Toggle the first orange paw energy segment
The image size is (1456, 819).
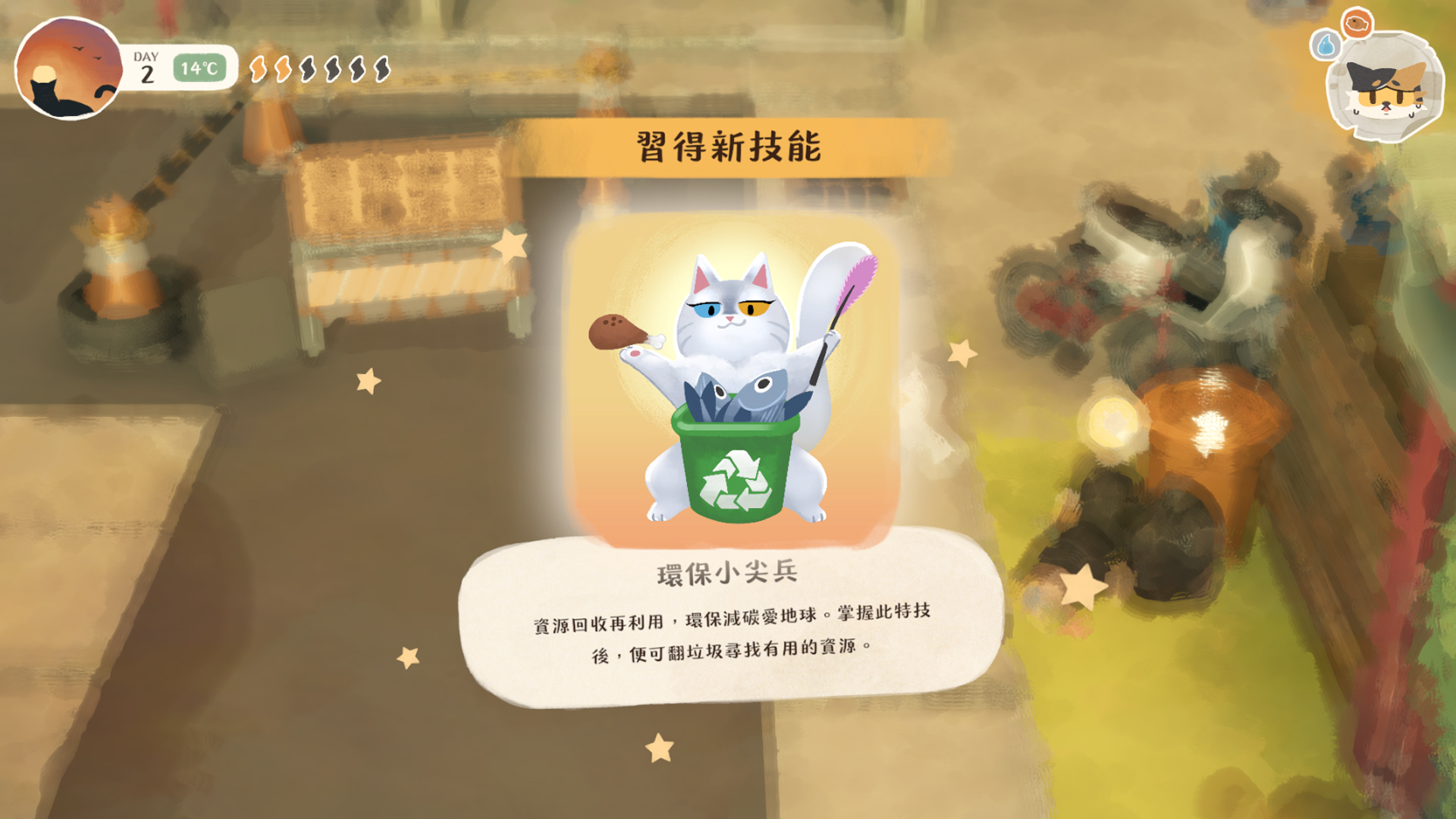coord(258,68)
